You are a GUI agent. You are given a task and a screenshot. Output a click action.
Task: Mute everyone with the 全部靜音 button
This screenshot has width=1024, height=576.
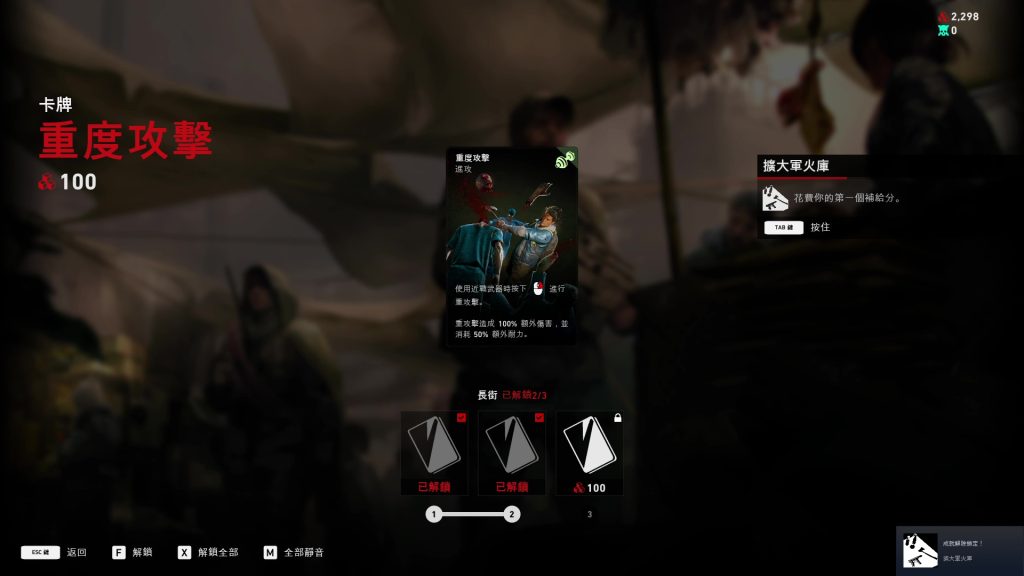click(293, 552)
